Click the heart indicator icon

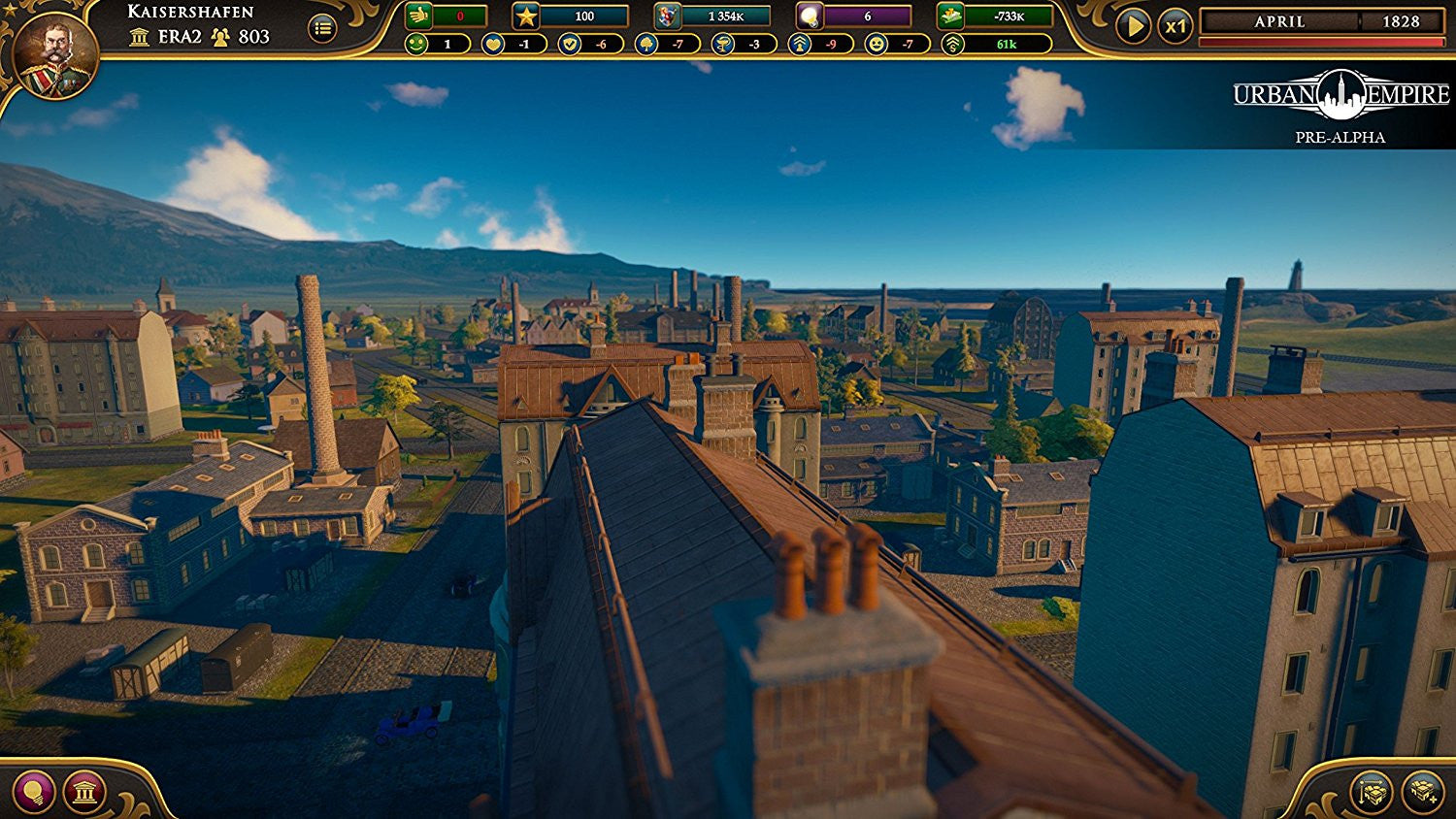coord(493,45)
